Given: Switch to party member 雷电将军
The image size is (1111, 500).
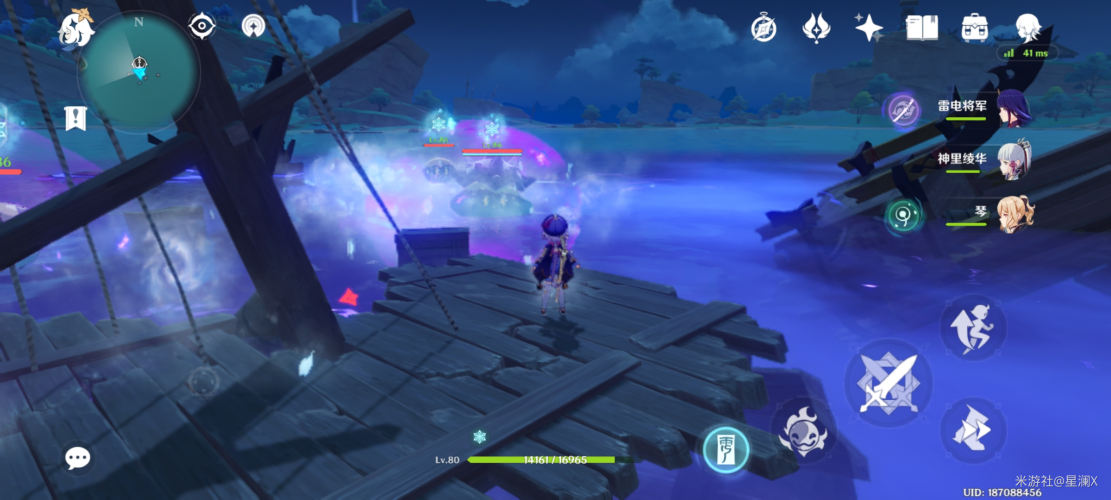Looking at the screenshot, I should 1012,107.
